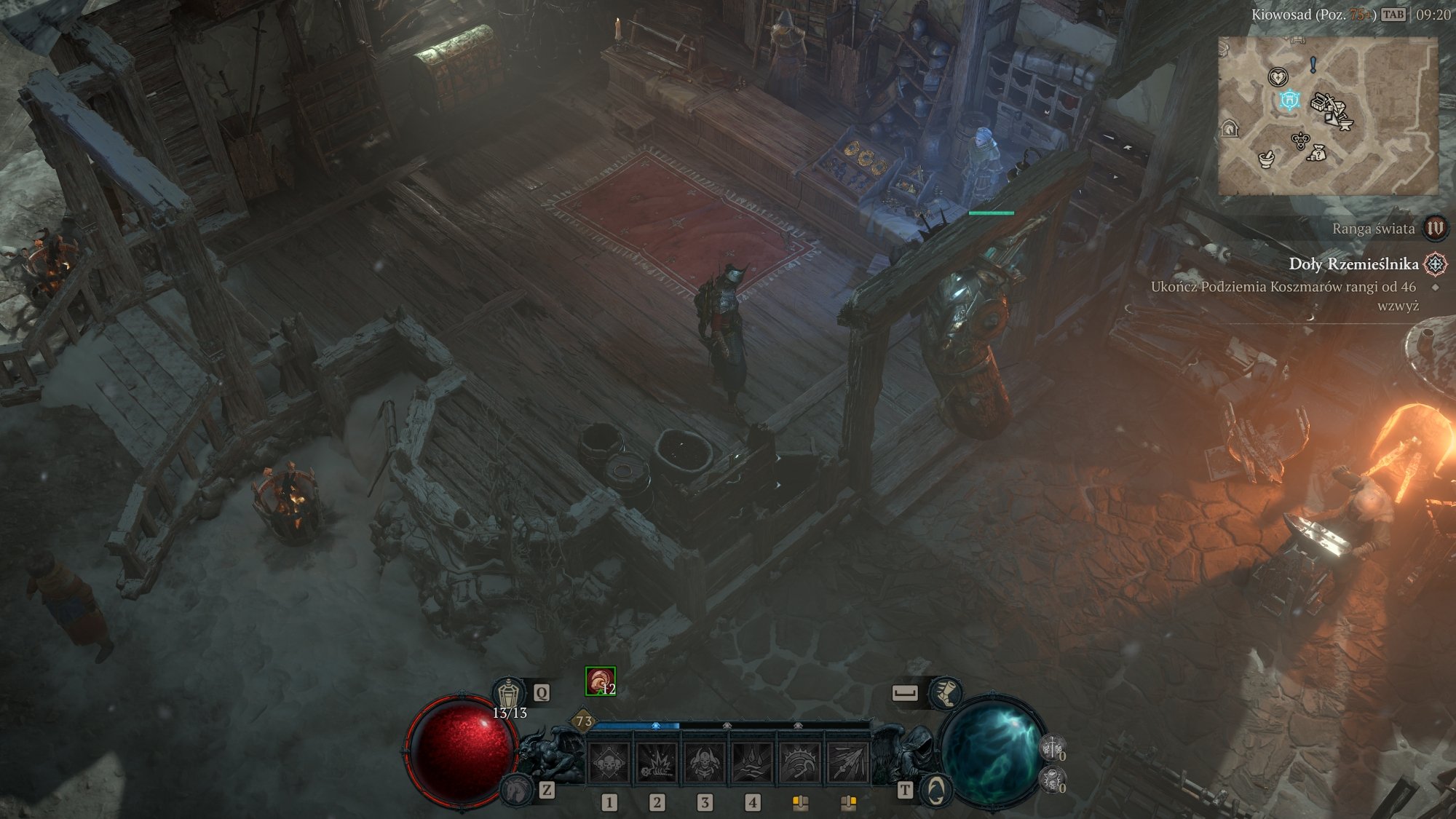Click the blacksmith anvil icon on the minimap
The image size is (1456, 819).
[x=1347, y=124]
